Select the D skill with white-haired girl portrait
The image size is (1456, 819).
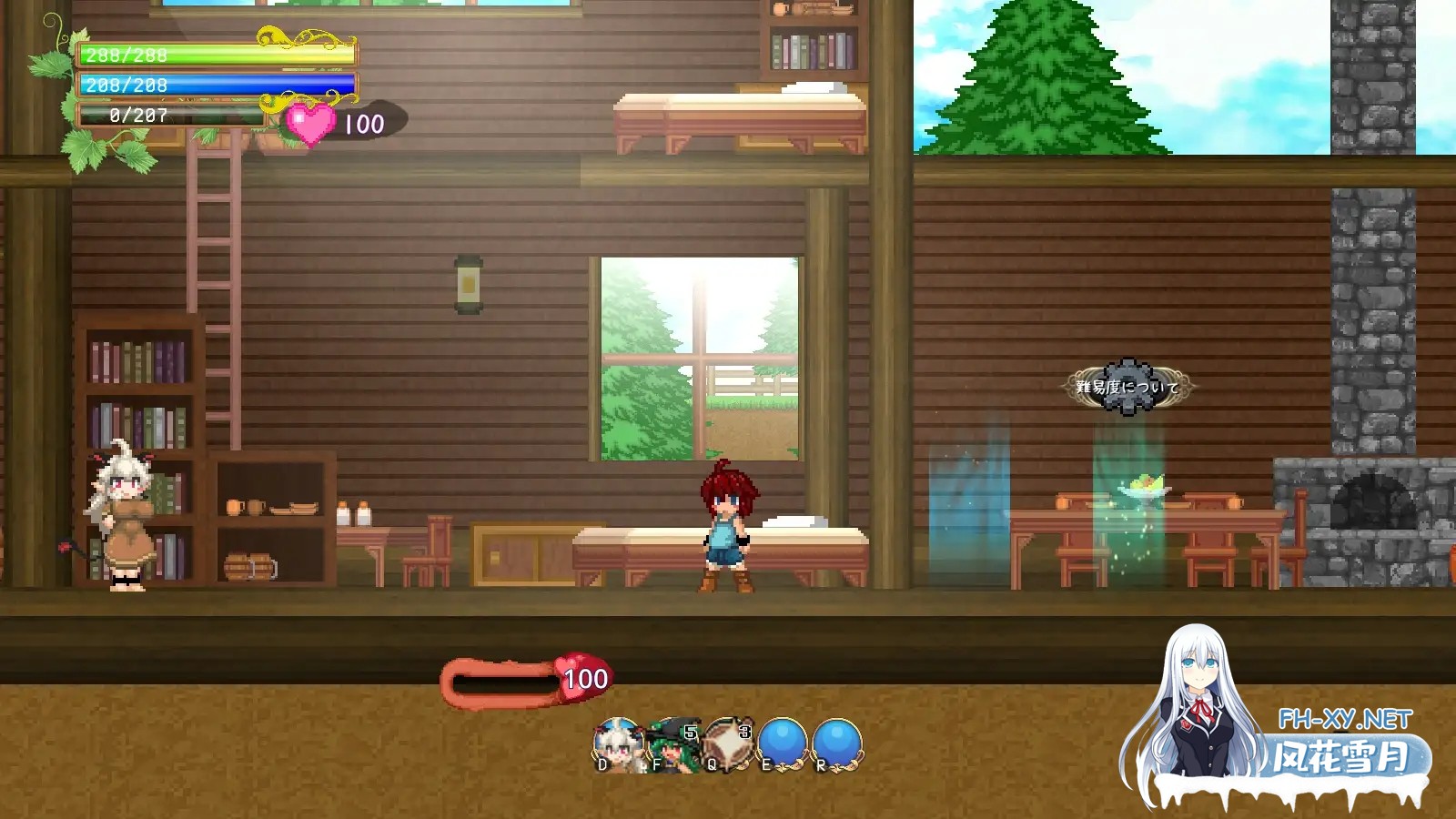coord(617,742)
